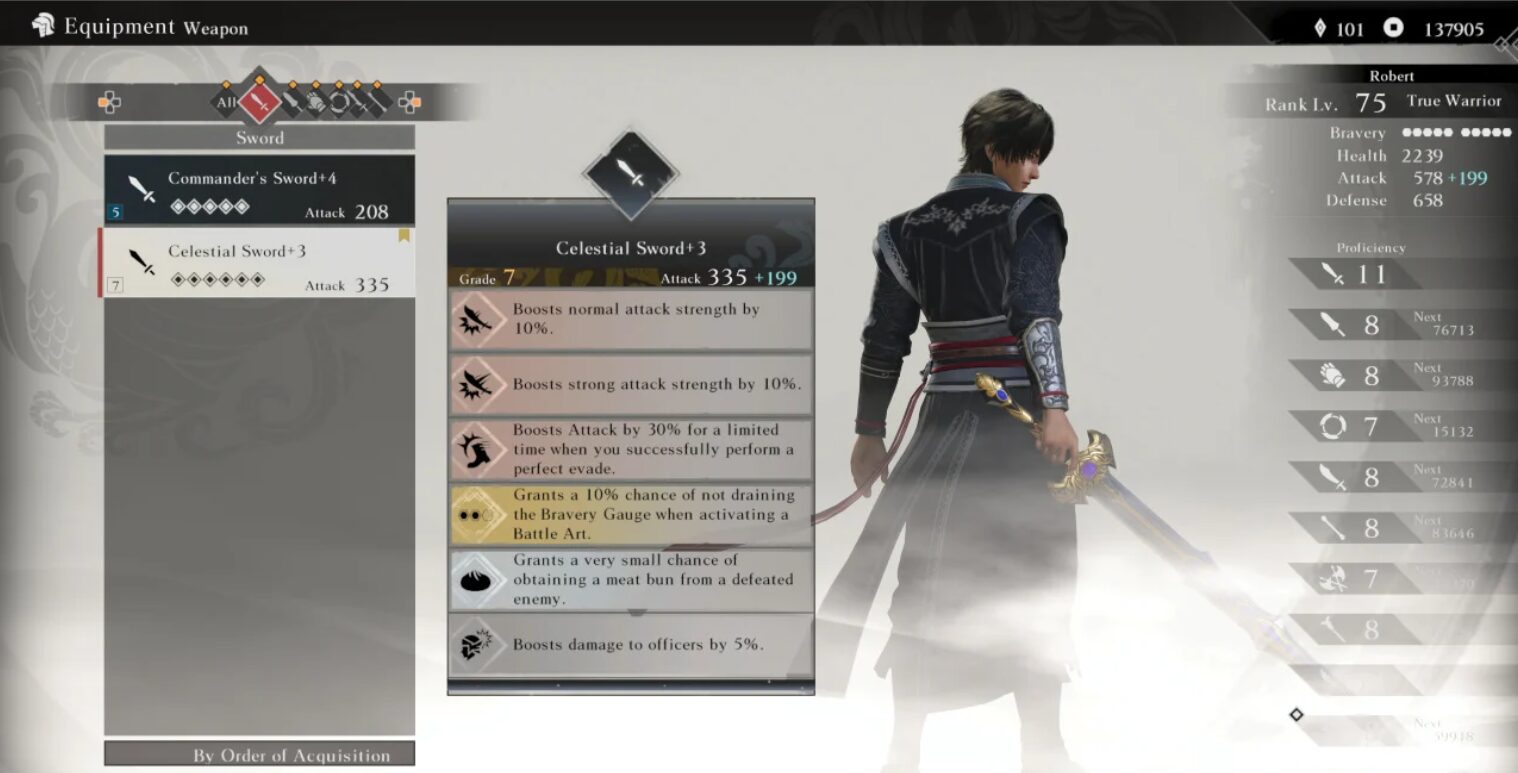The height and width of the screenshot is (773, 1518).
Task: Select the normal attack strength boost trait
Action: (630, 320)
